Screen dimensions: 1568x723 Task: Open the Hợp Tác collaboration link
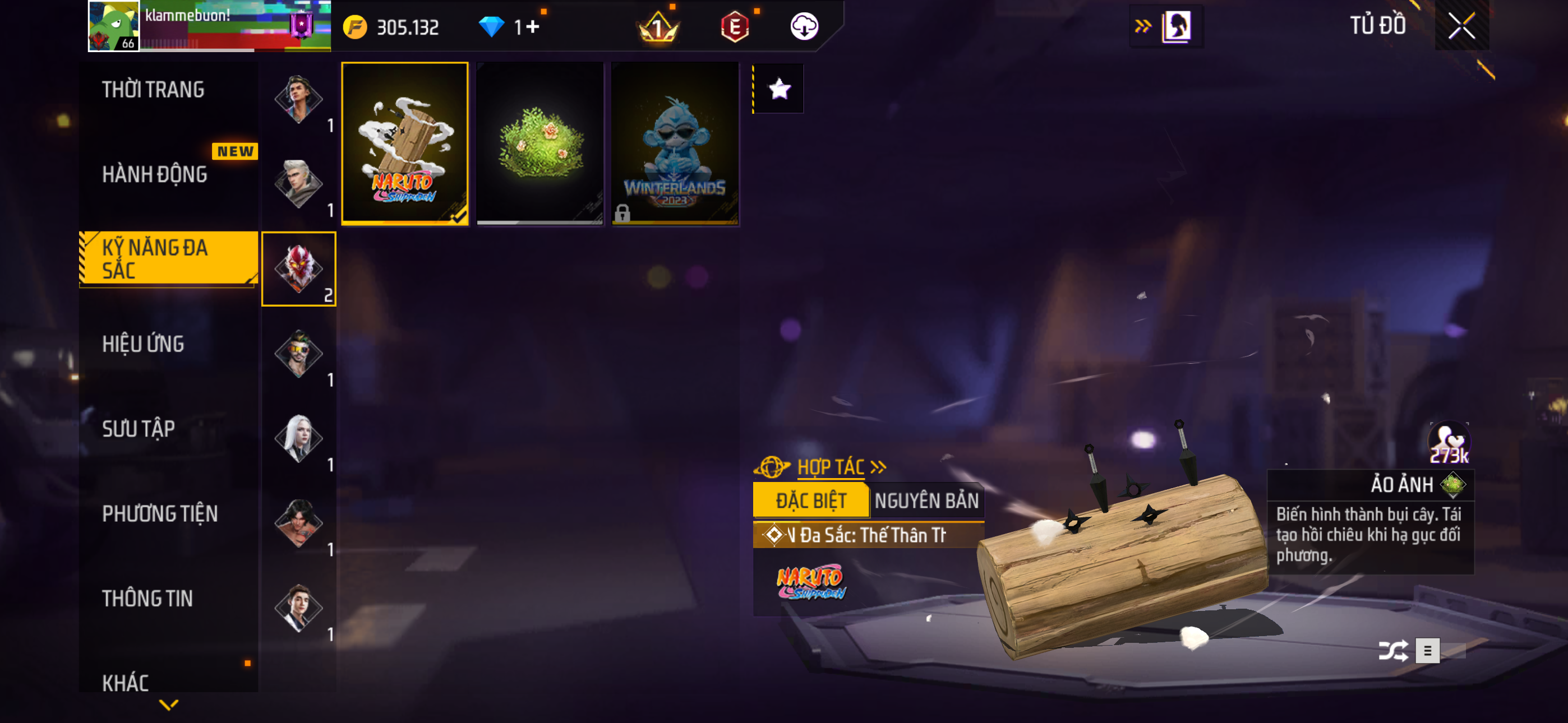point(831,467)
